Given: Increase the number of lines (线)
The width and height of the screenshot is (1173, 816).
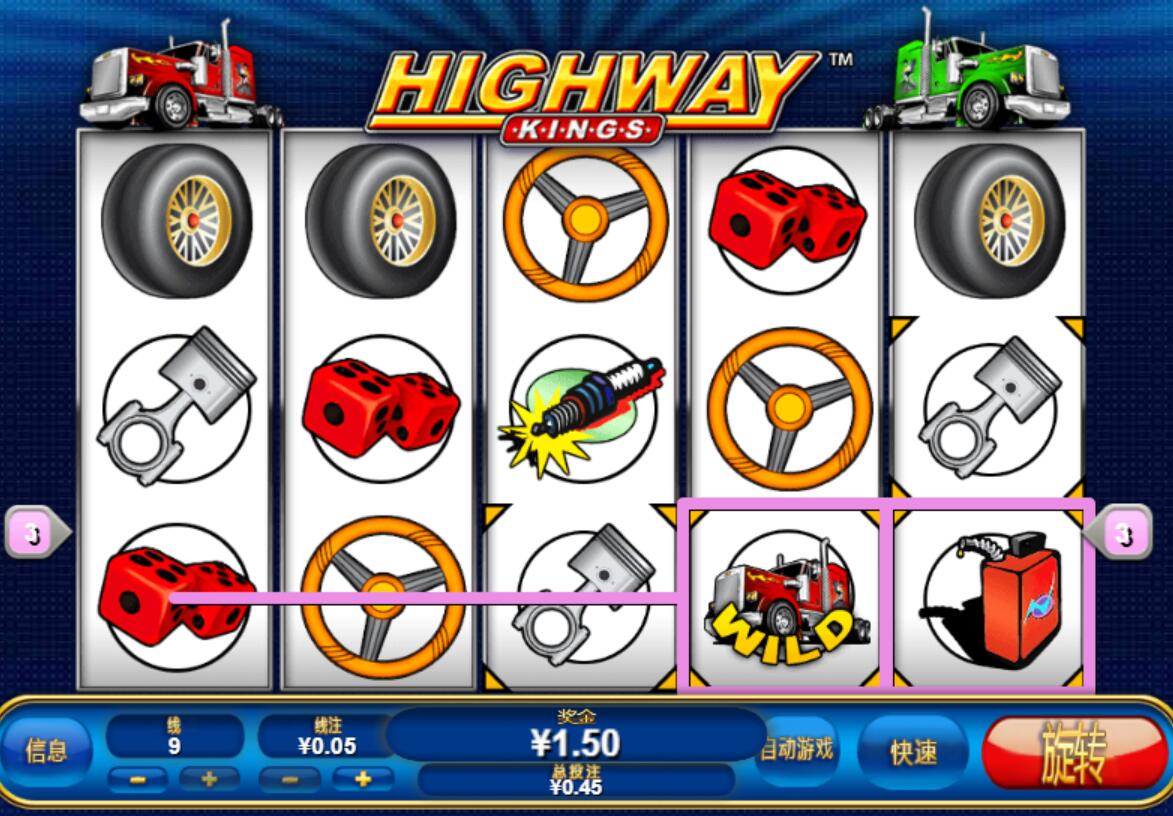Looking at the screenshot, I should [209, 780].
